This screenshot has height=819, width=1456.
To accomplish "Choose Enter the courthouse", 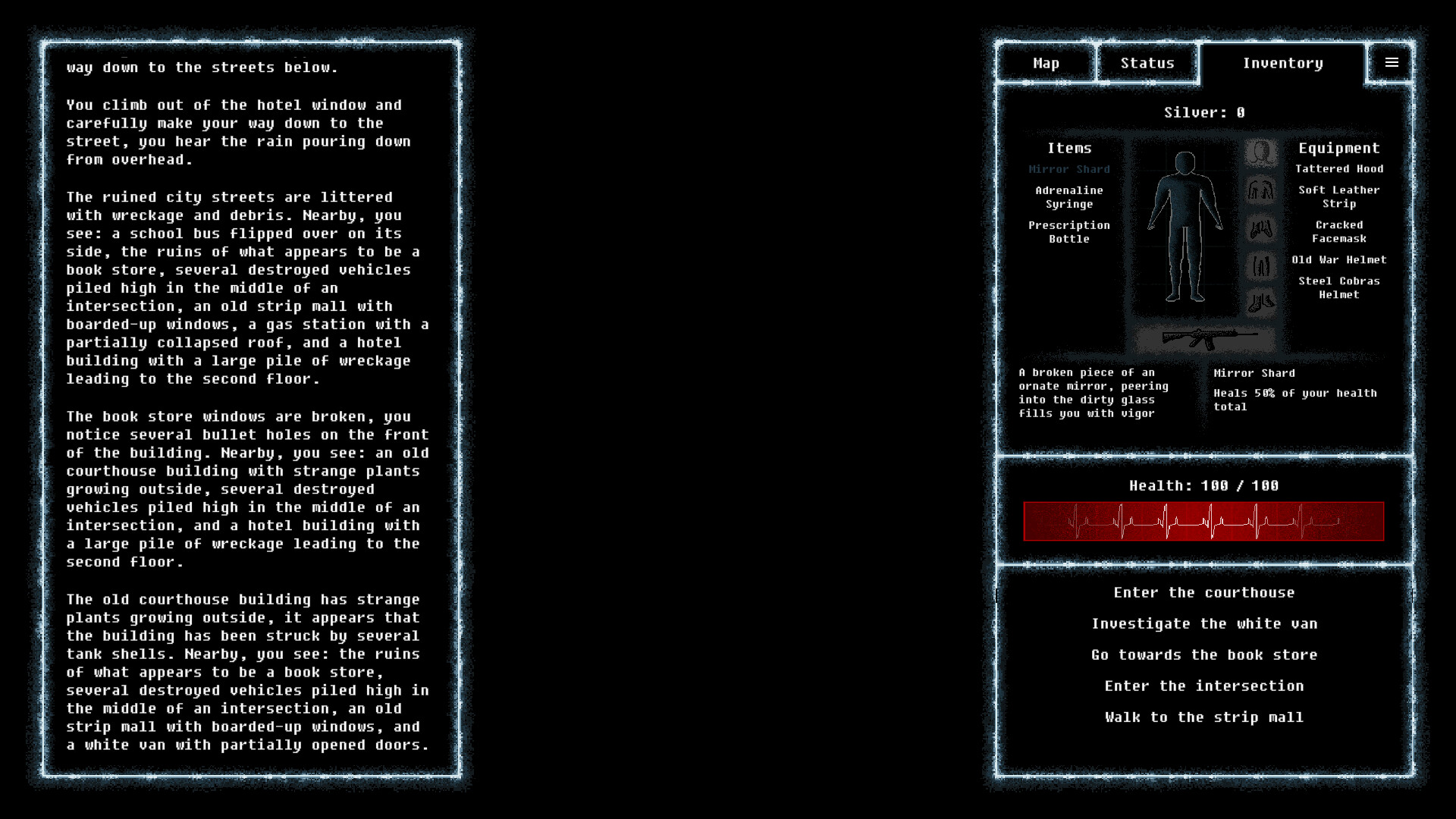I will pyautogui.click(x=1203, y=592).
